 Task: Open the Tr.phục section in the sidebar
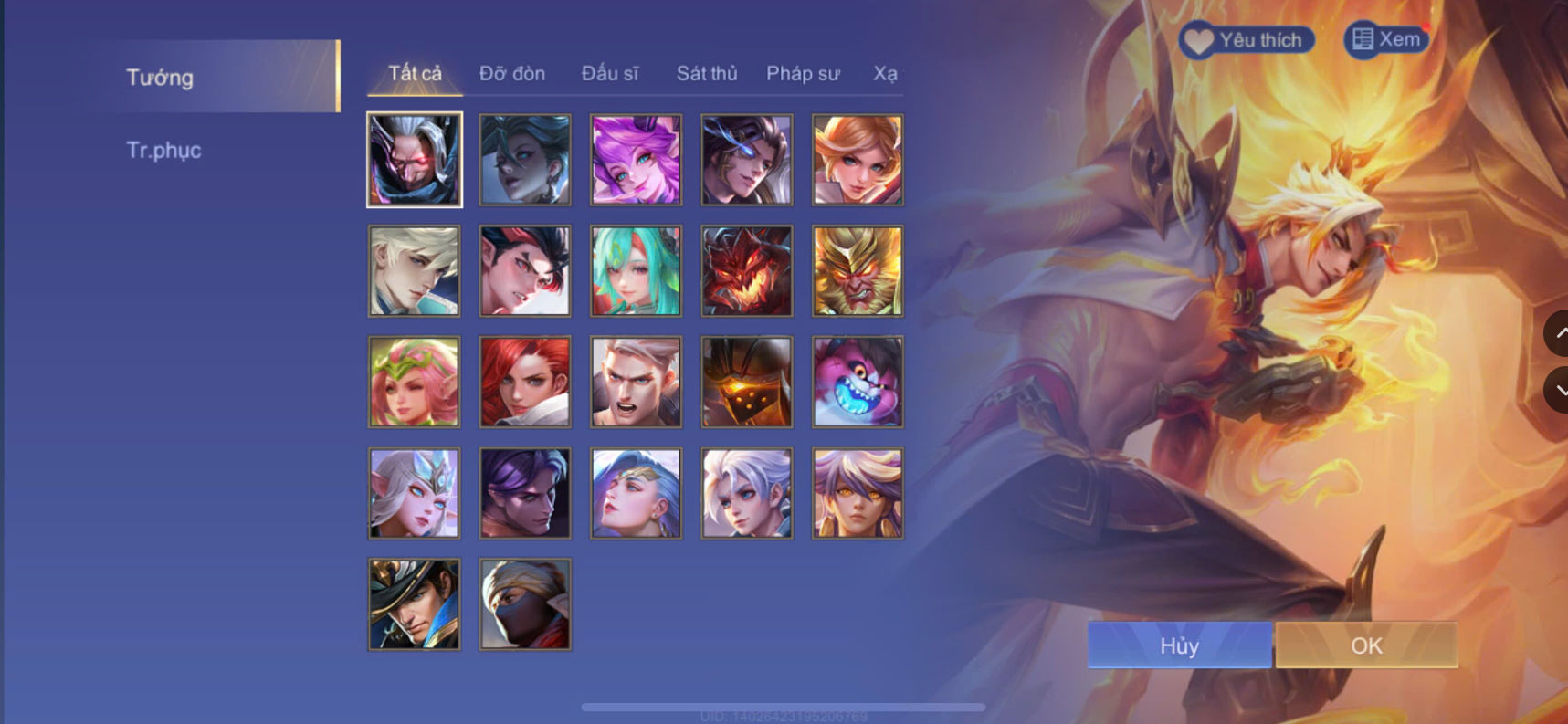pyautogui.click(x=164, y=150)
